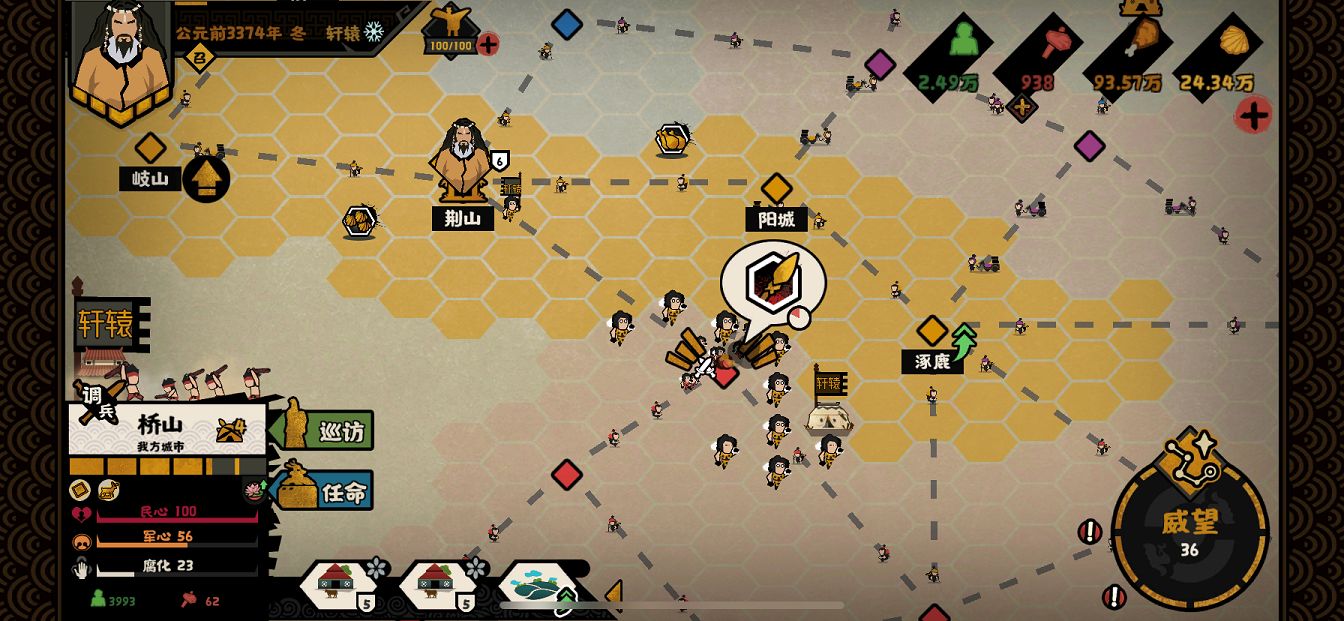Viewport: 1344px width, 621px height.
Task: Open the leader portrait in the corner
Action: point(120,55)
